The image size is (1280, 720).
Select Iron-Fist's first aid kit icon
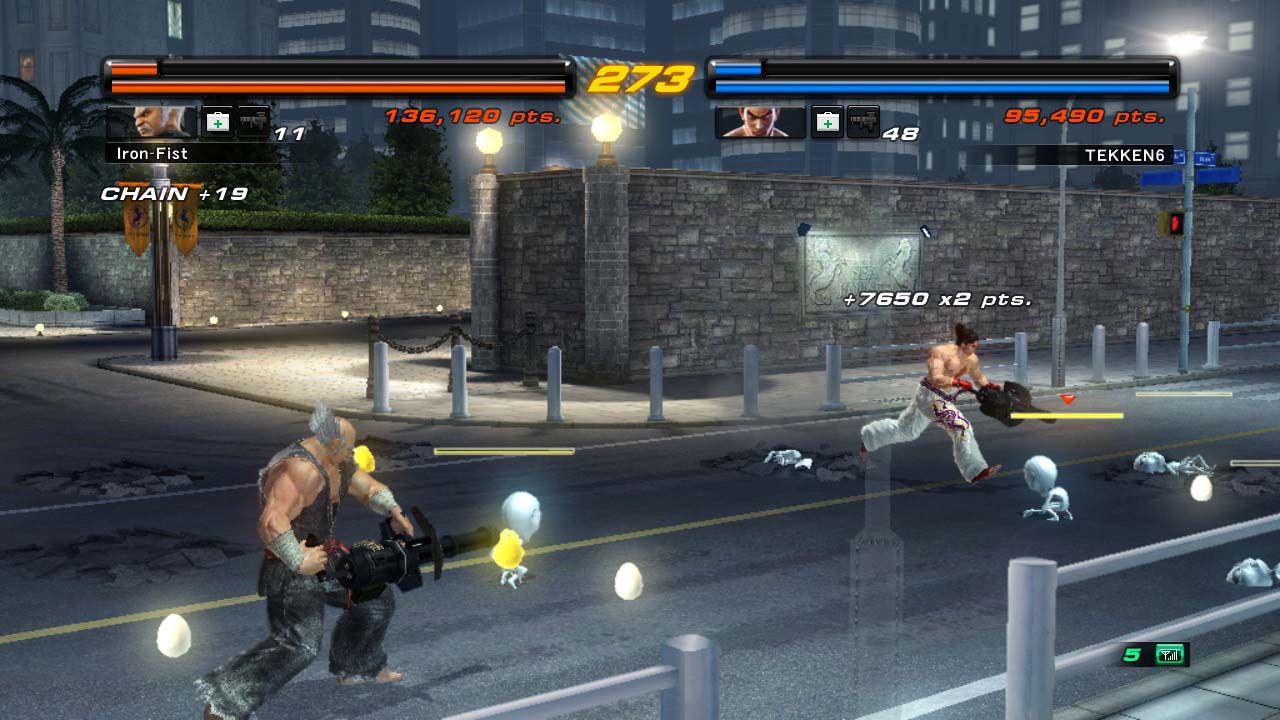217,122
